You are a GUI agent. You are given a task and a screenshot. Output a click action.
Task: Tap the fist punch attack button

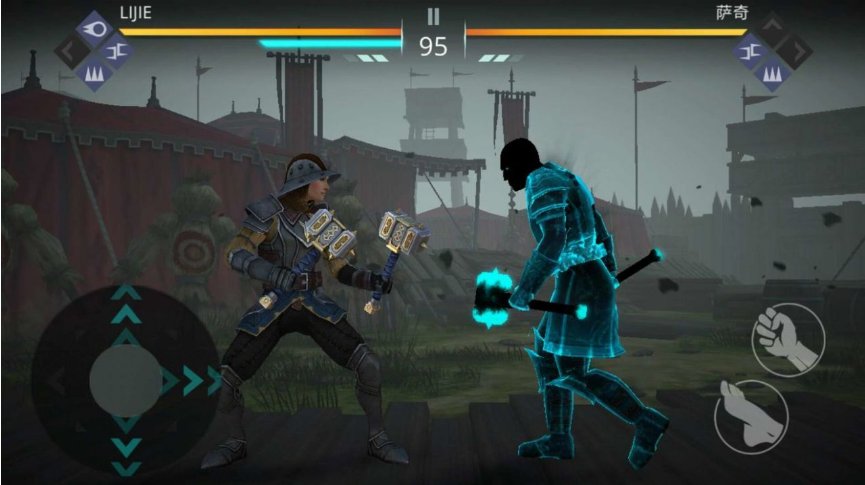tap(788, 339)
